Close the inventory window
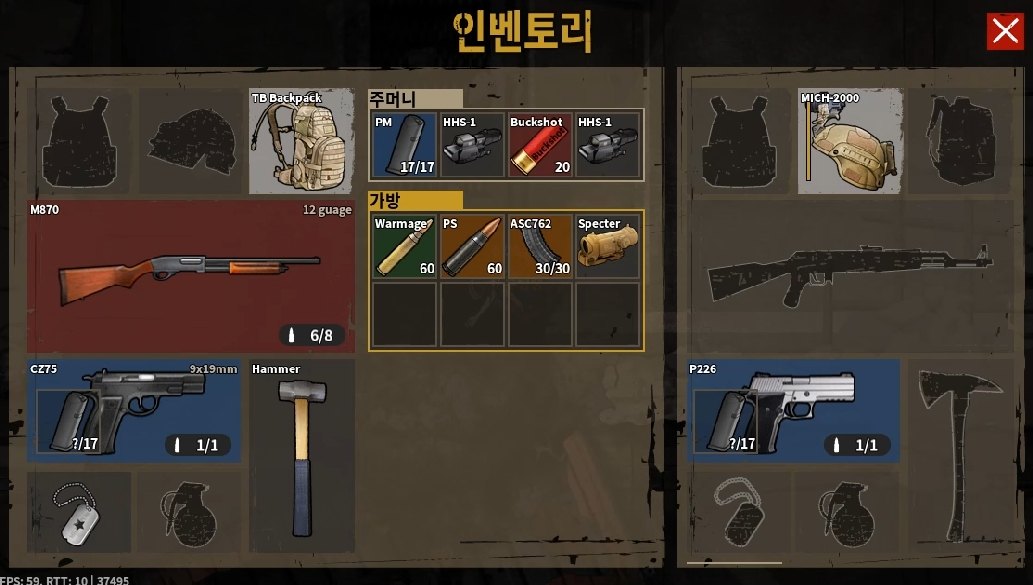1033x585 pixels. tap(1004, 31)
